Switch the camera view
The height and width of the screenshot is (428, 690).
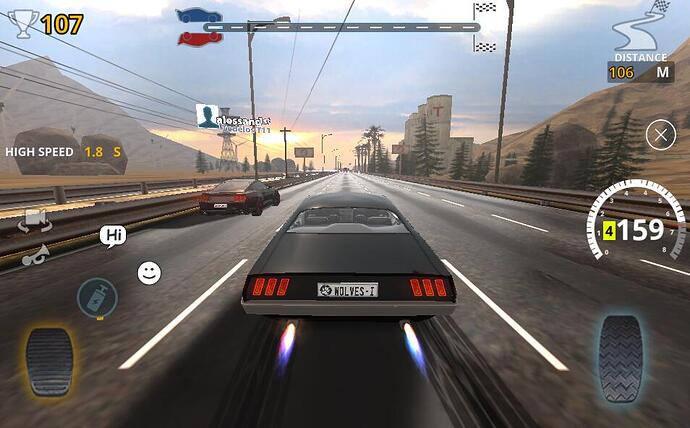(35, 219)
